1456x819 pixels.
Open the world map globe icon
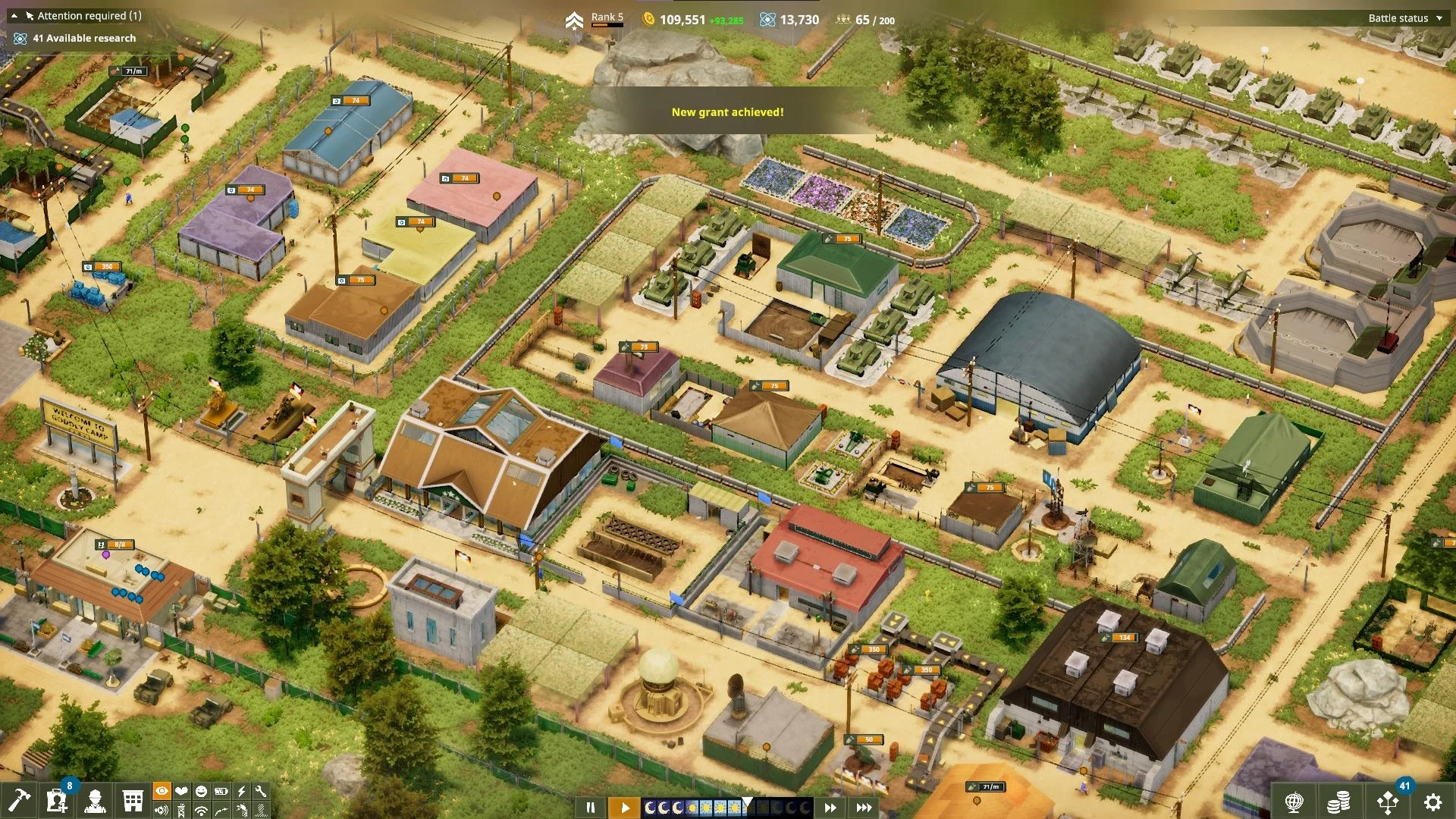coord(1294,802)
